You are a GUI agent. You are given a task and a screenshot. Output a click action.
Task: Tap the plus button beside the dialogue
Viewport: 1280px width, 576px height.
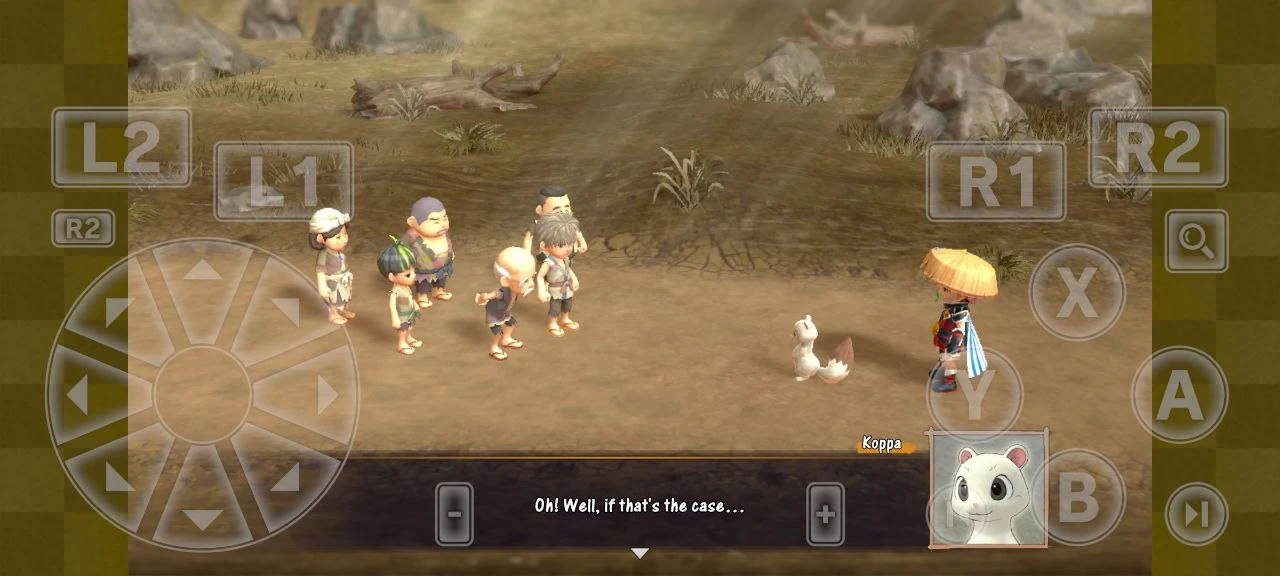[825, 515]
